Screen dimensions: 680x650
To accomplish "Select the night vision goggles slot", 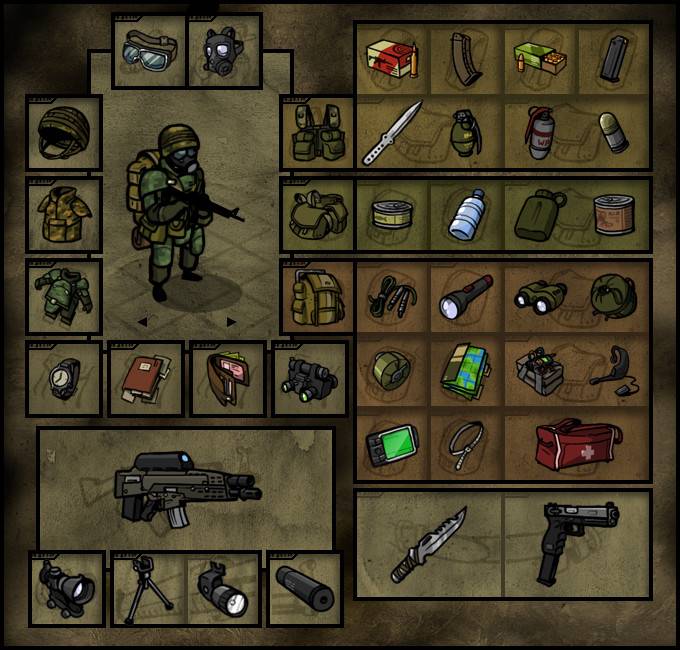I will point(309,379).
